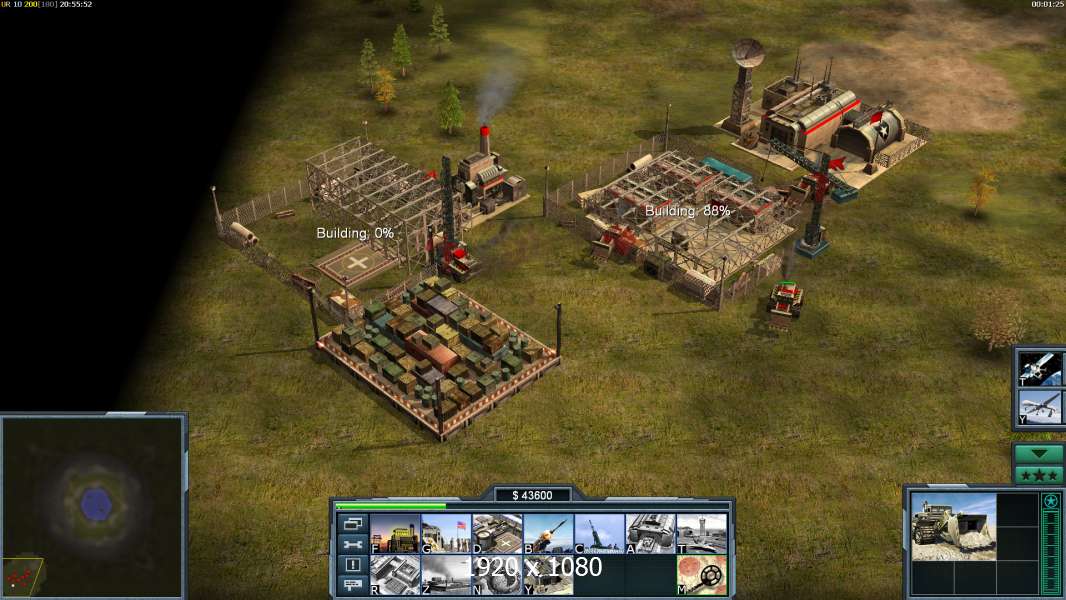Click the overlapping windows side button
Screen dimensions: 1066x600
(x=353, y=523)
